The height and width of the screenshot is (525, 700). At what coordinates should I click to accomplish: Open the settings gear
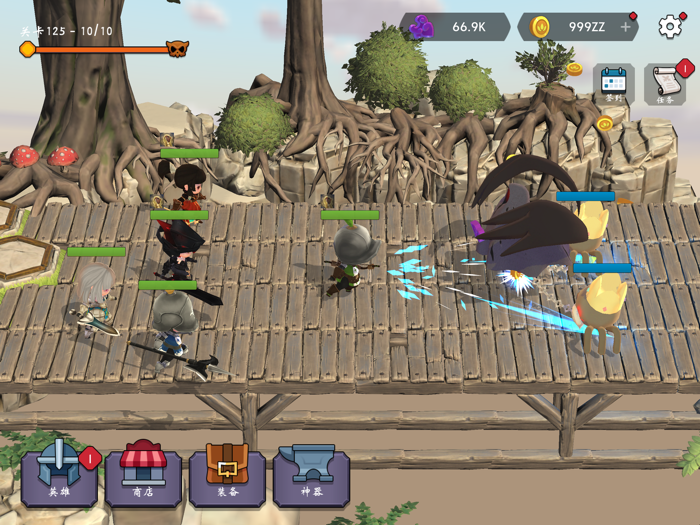click(670, 27)
